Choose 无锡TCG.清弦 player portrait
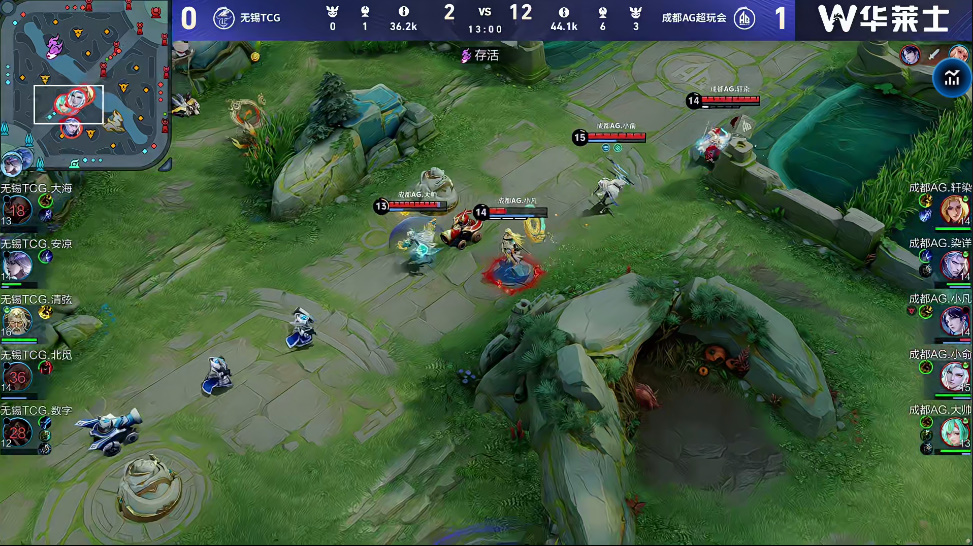Viewport: 973px width, 546px height. (x=17, y=320)
